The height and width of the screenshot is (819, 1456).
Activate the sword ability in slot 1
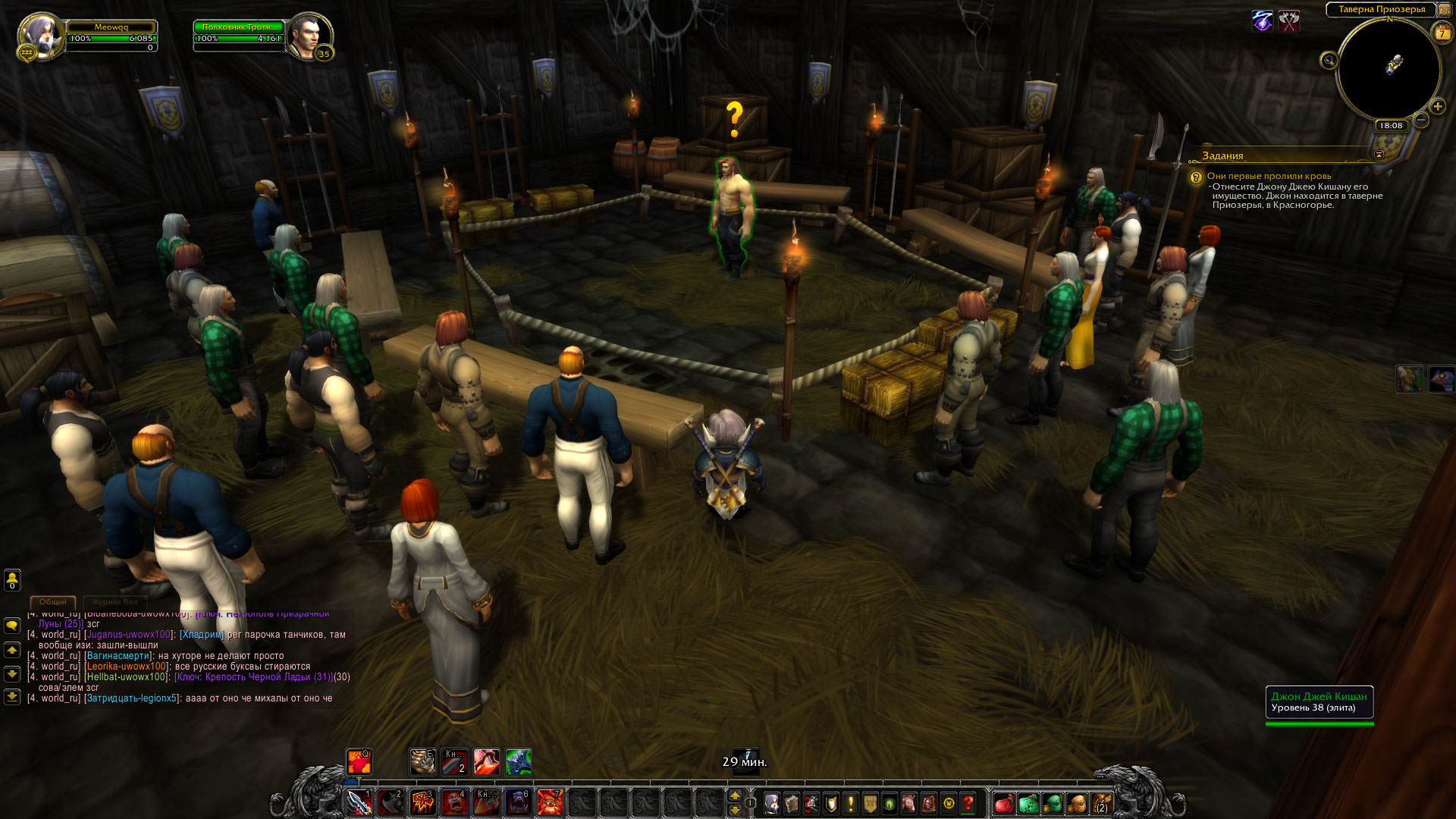(359, 802)
